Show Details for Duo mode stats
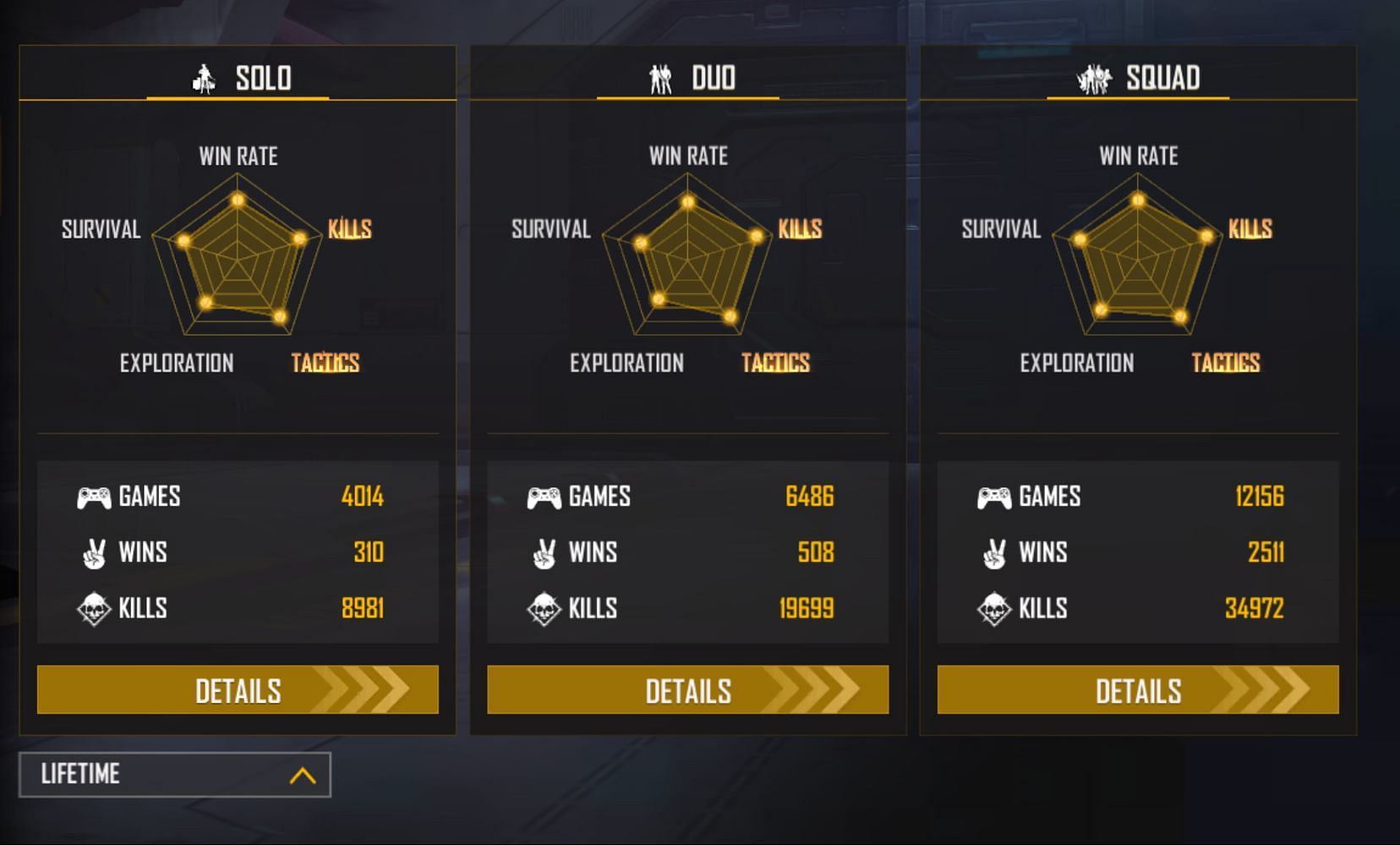 (687, 689)
